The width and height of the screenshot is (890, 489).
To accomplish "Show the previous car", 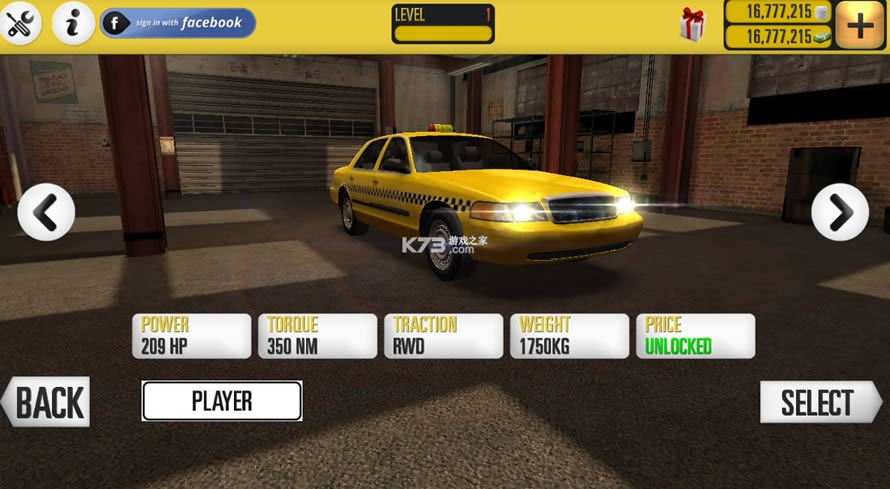I will coord(46,211).
